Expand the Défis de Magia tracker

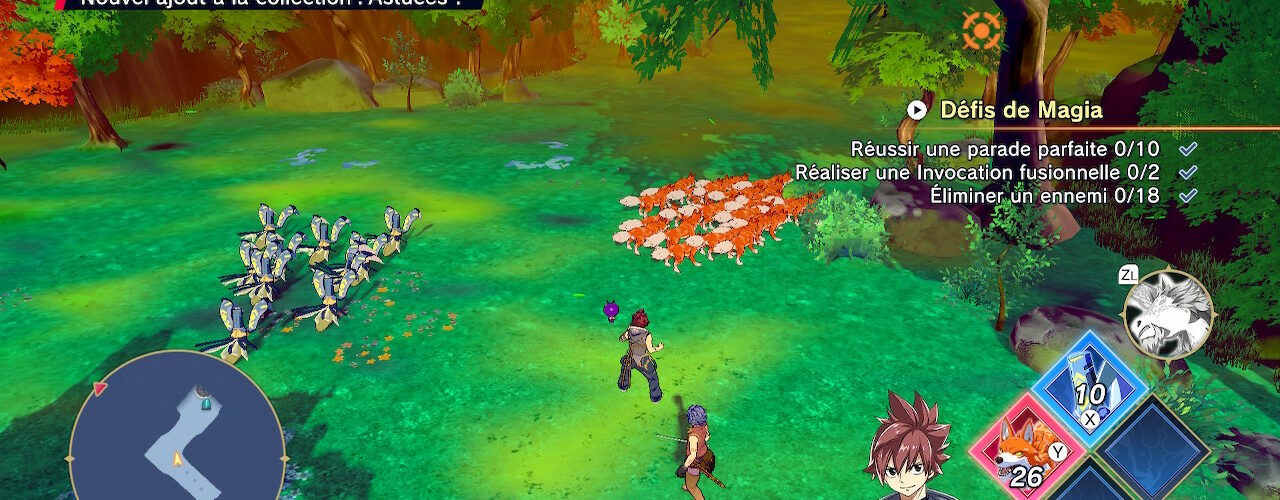(x=915, y=110)
